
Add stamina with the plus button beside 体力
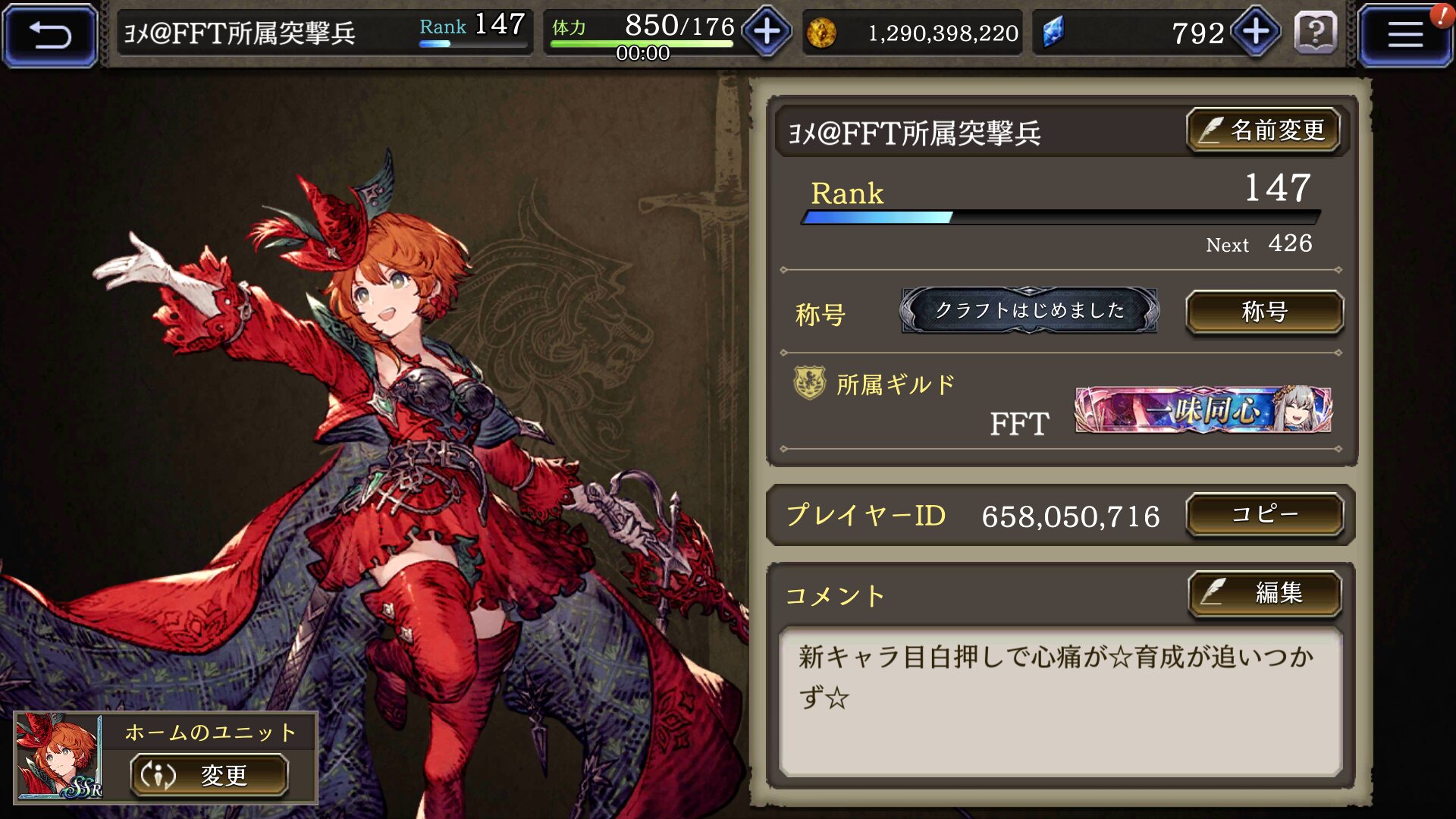tap(767, 33)
